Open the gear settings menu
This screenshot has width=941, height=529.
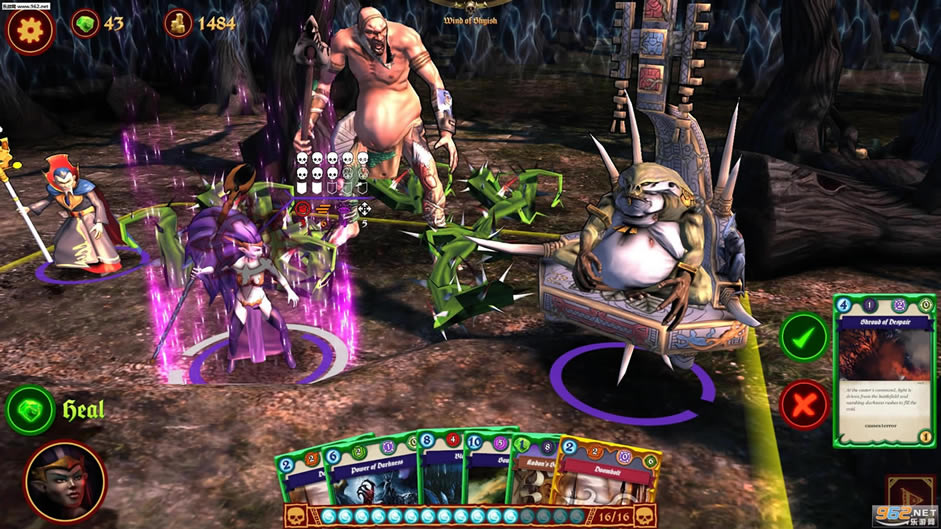[x=30, y=29]
